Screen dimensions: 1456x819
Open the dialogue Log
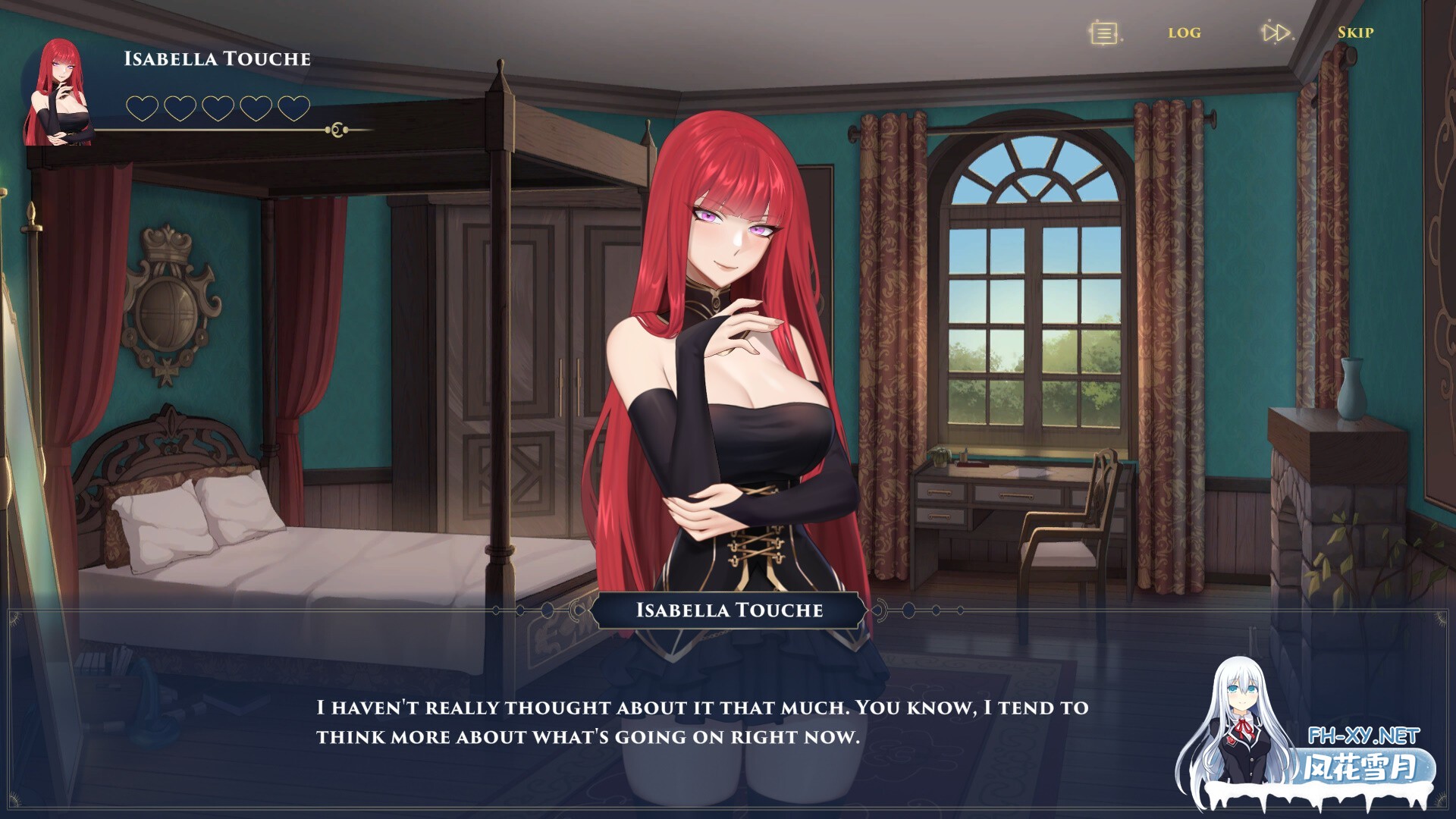point(1184,33)
